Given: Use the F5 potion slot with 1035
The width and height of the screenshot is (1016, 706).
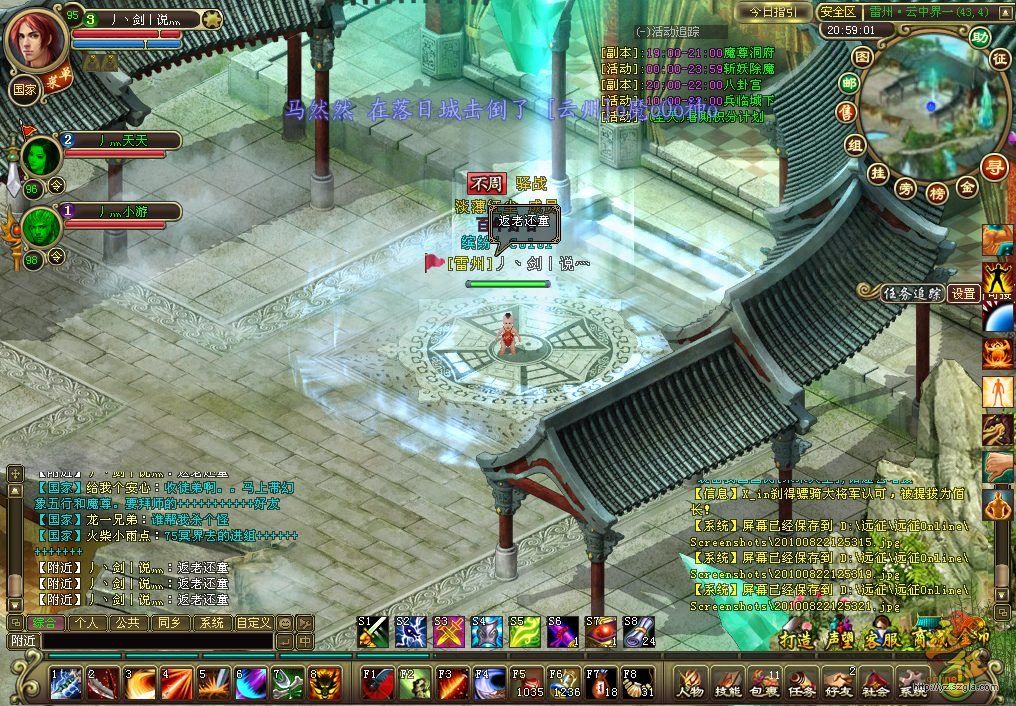Looking at the screenshot, I should [528, 682].
